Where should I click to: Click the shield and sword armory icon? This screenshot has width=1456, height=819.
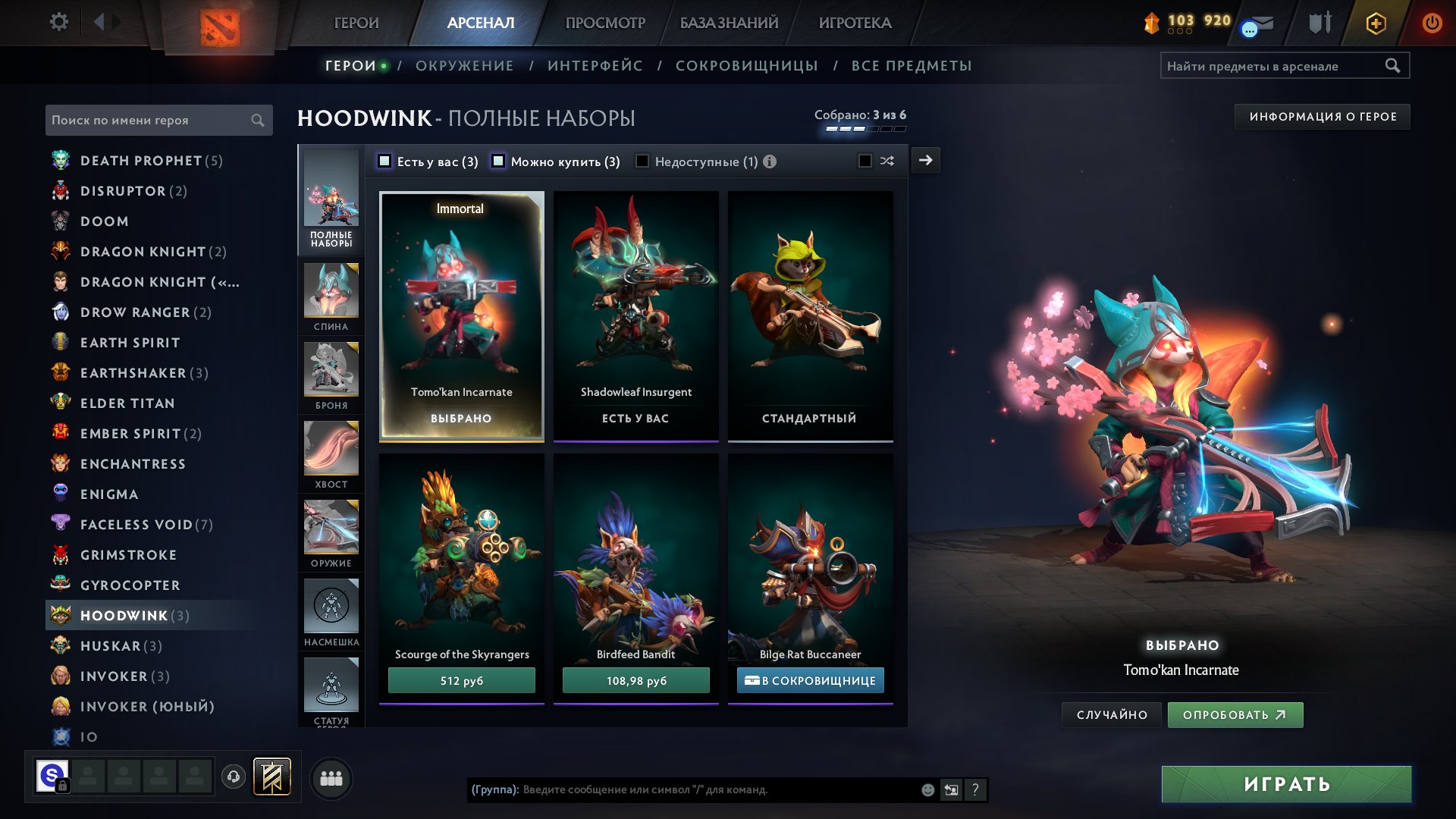pos(1319,23)
